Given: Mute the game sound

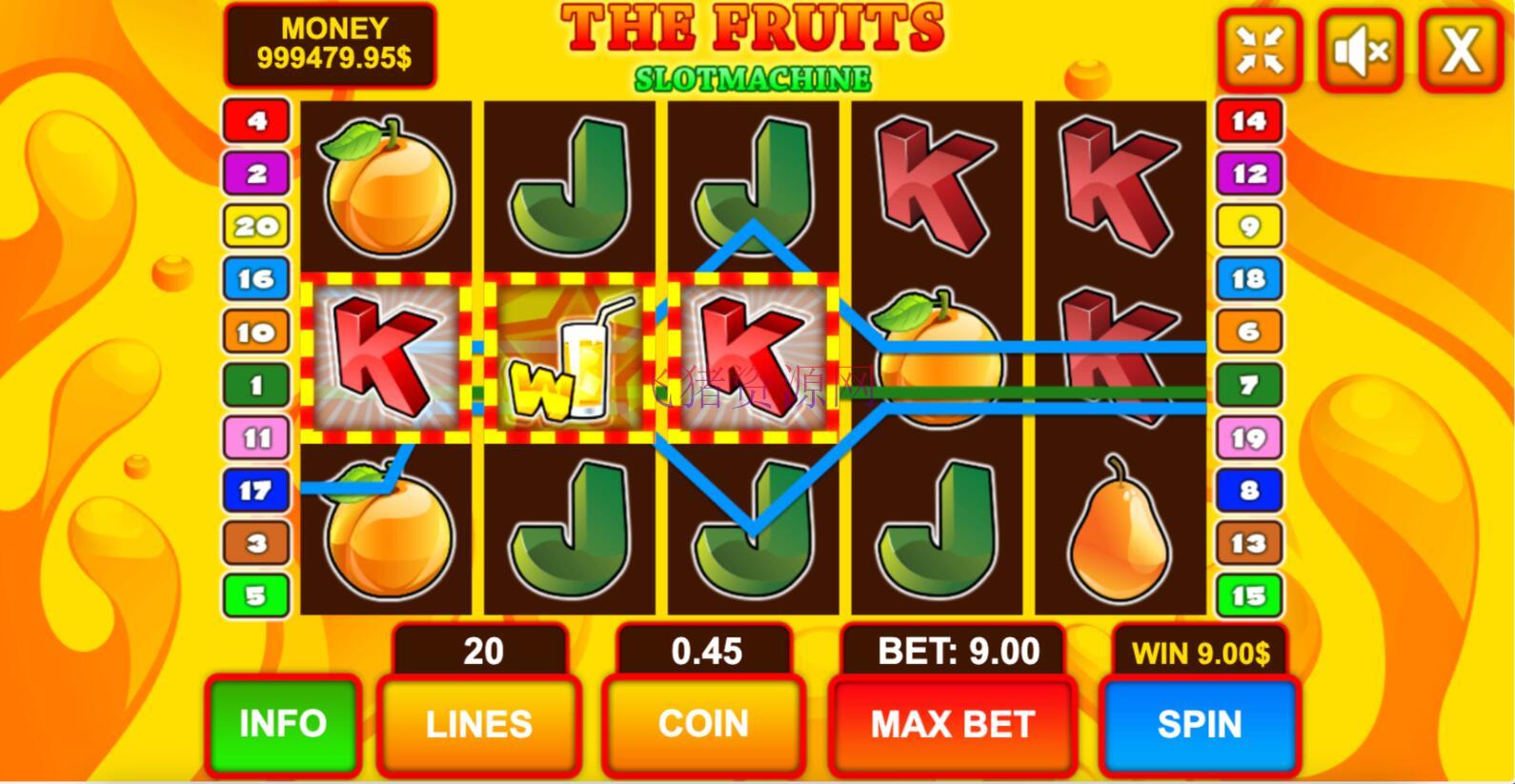Looking at the screenshot, I should click(1358, 50).
